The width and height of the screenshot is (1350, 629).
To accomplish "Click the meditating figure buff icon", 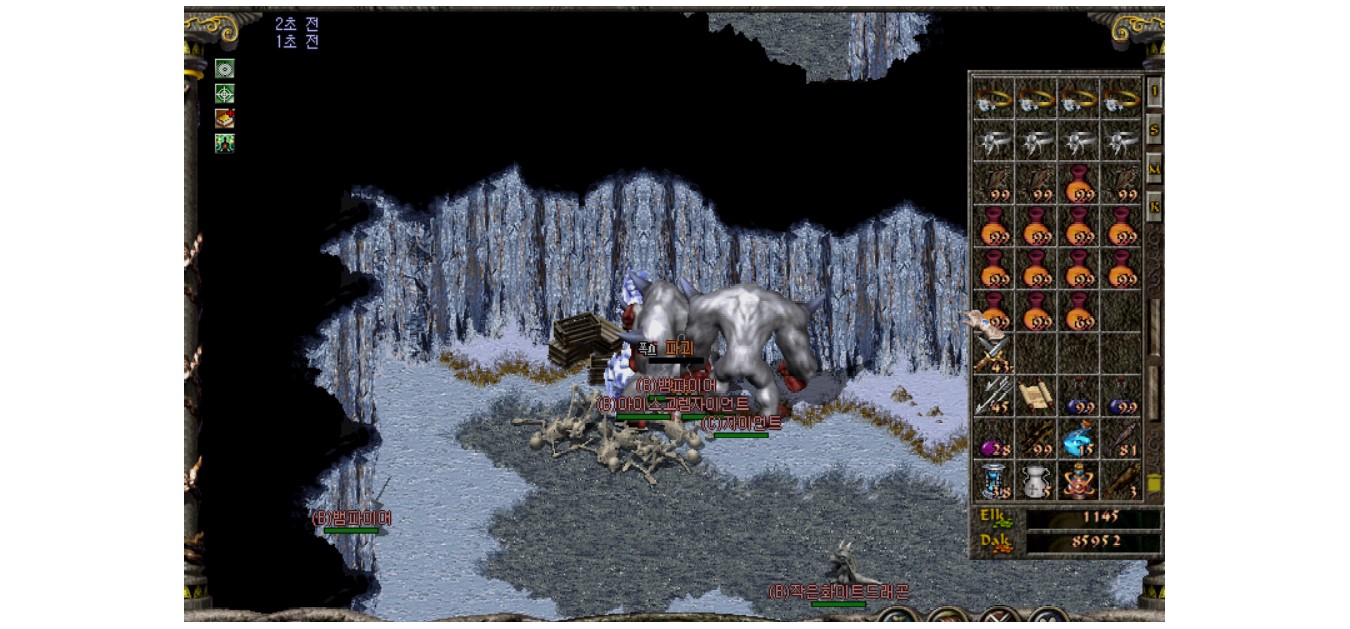I will 225,143.
